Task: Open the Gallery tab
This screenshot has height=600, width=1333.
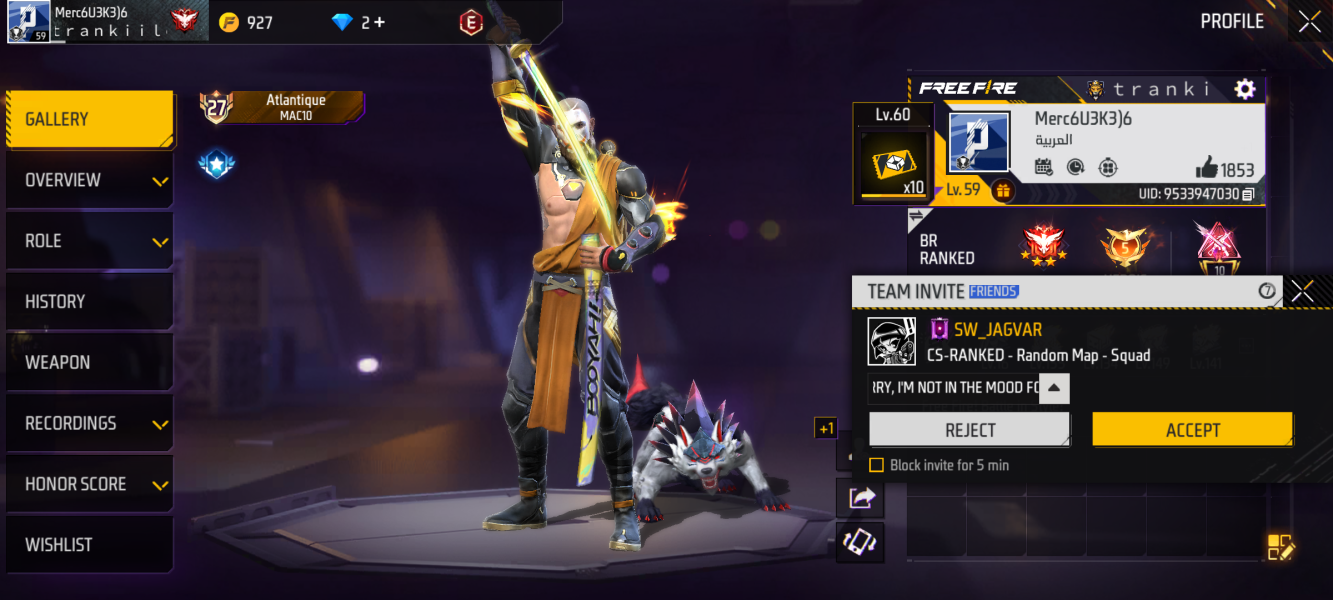Action: [90, 119]
